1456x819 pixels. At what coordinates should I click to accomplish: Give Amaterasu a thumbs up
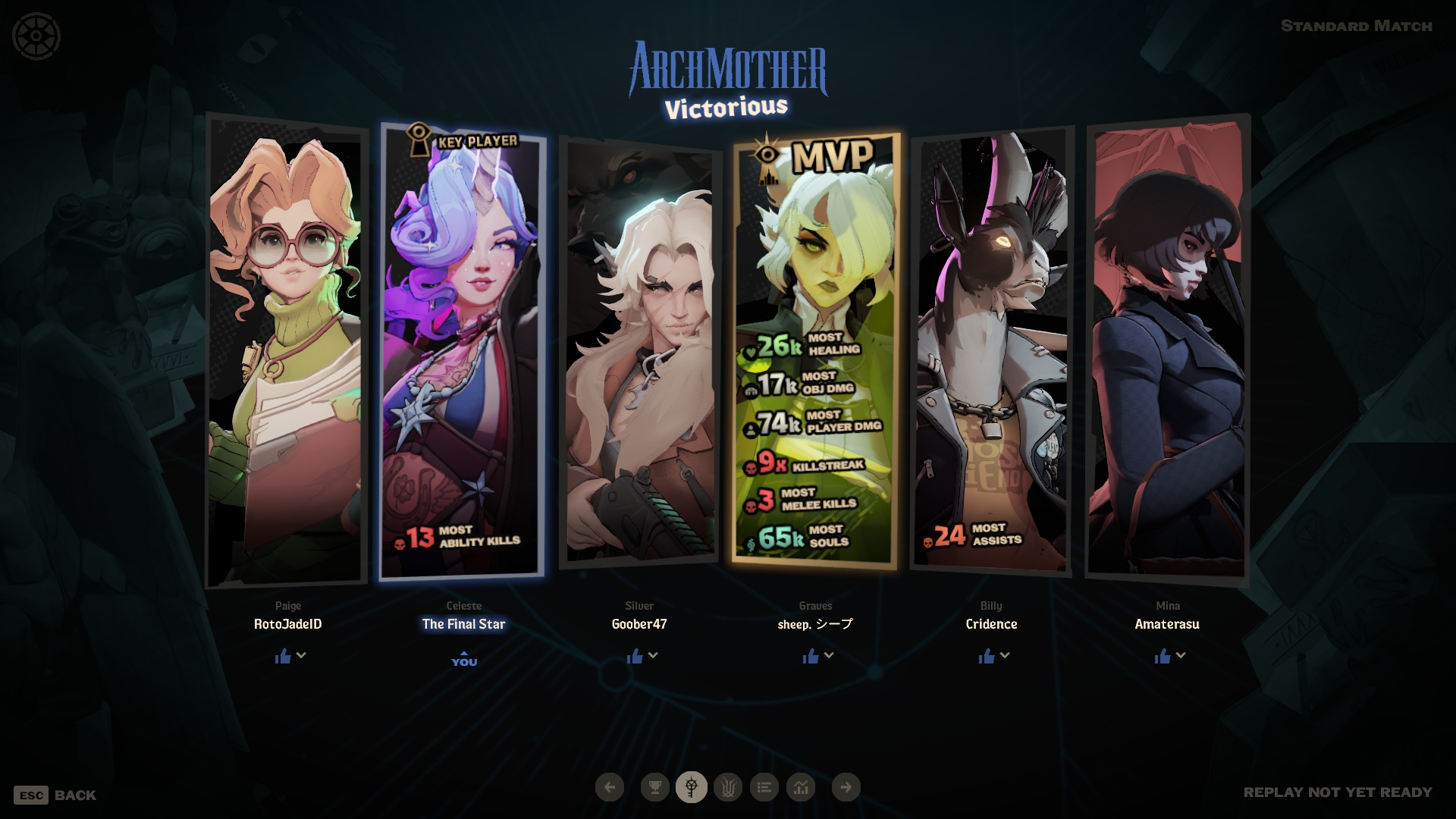[x=1163, y=656]
